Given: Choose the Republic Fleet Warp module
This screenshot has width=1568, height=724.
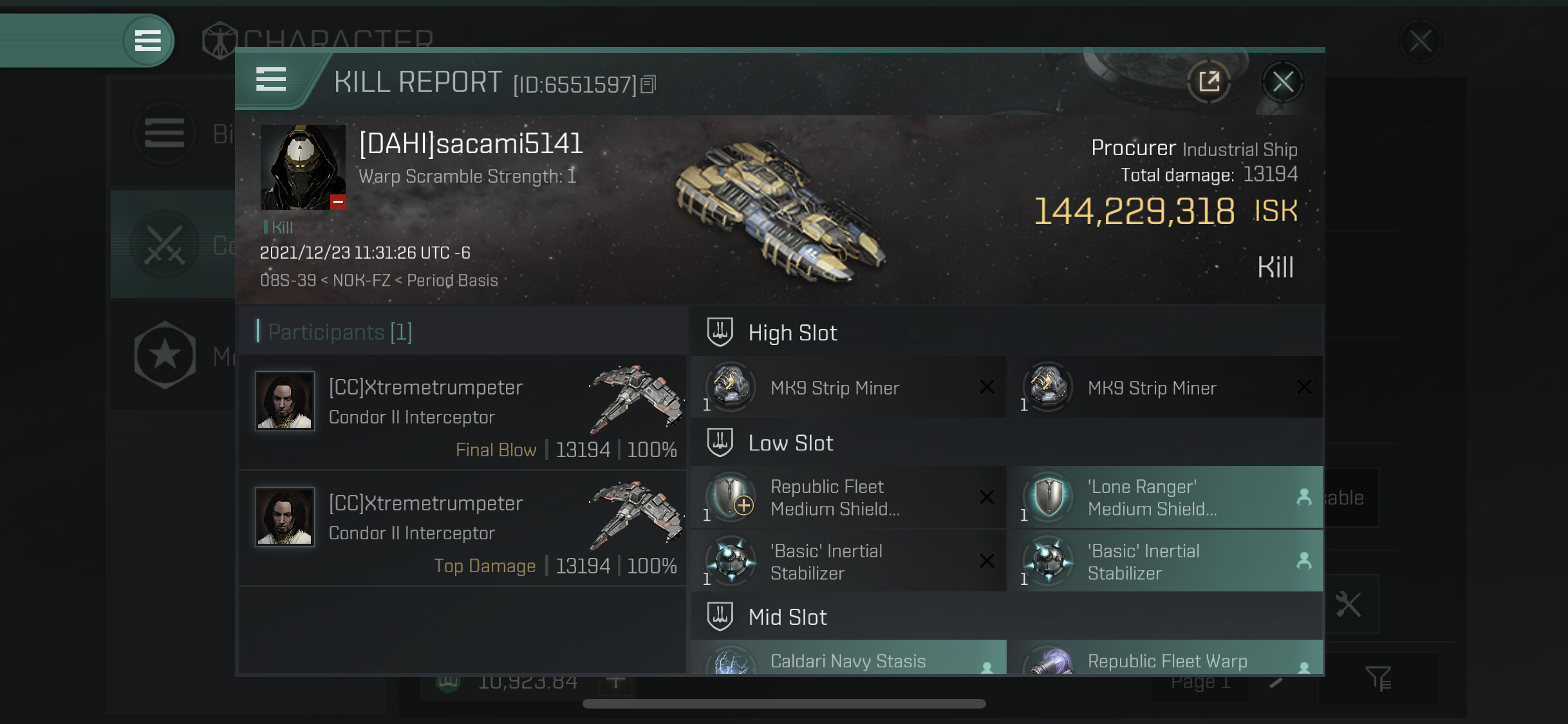Looking at the screenshot, I should tap(1166, 659).
